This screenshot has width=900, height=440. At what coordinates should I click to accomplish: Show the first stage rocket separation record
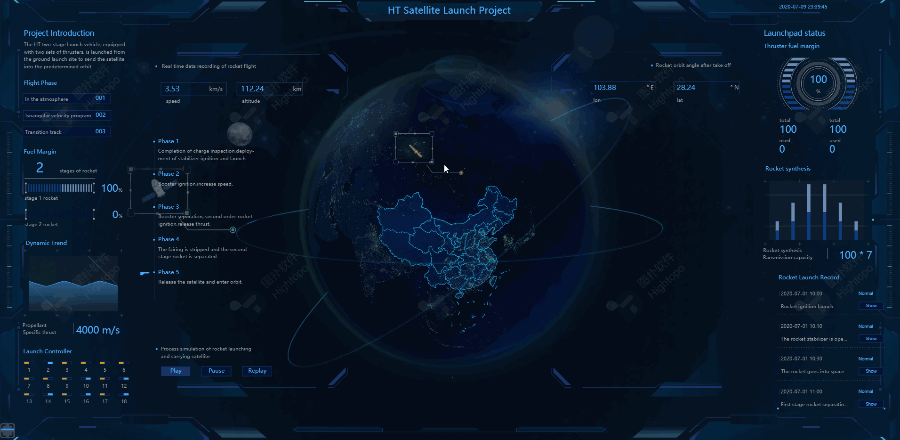[870, 404]
